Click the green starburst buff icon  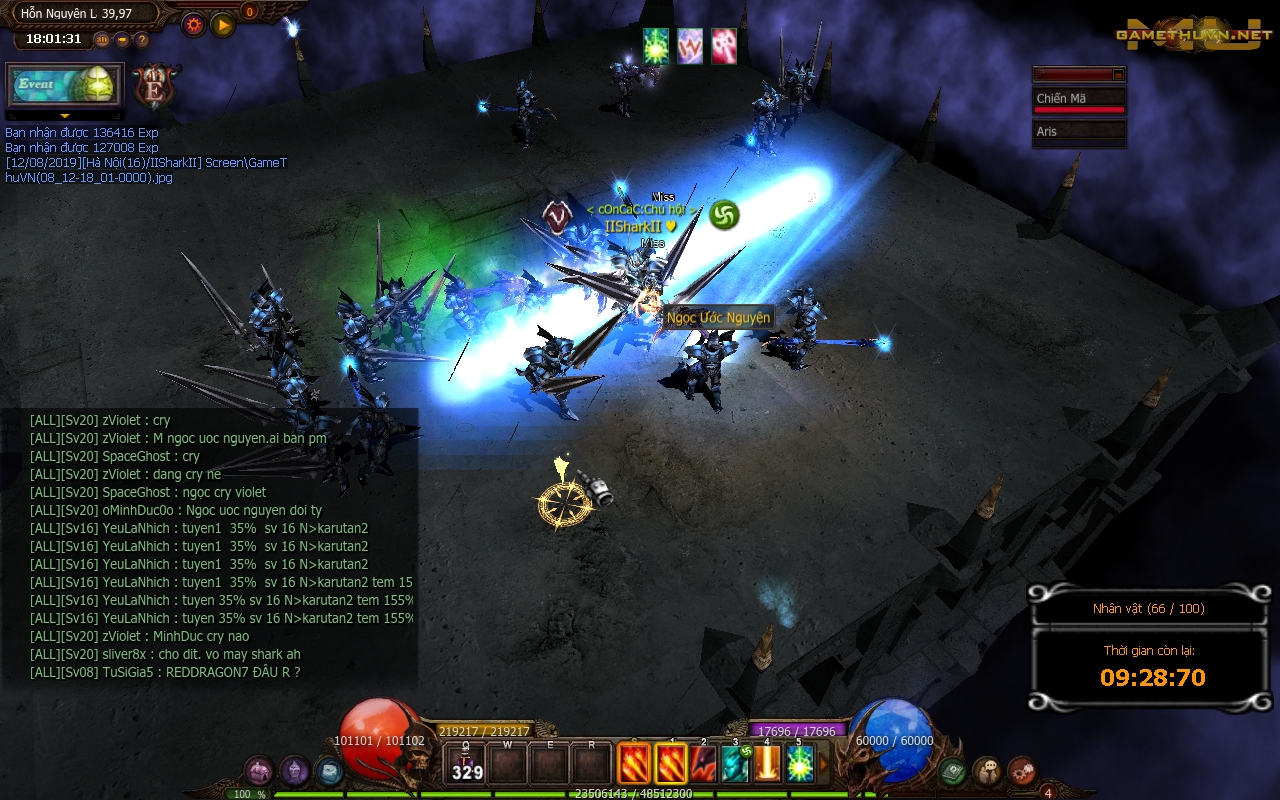coord(656,46)
